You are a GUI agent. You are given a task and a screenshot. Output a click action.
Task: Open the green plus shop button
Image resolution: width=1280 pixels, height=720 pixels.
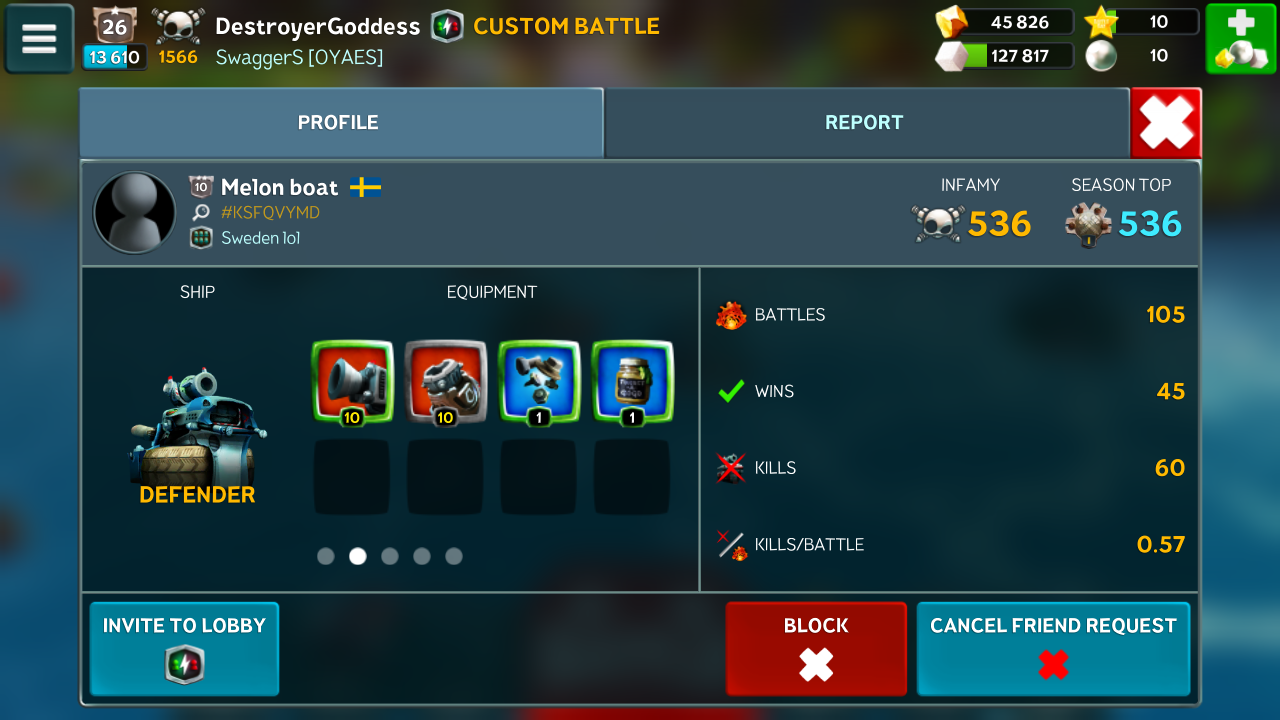coord(1239,39)
